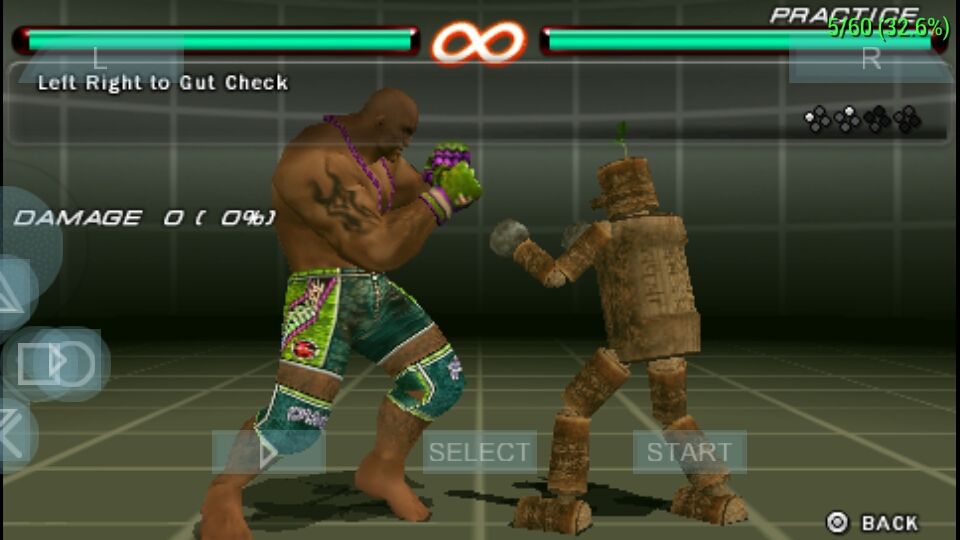
Task: Tap the START touch button
Action: (x=689, y=452)
